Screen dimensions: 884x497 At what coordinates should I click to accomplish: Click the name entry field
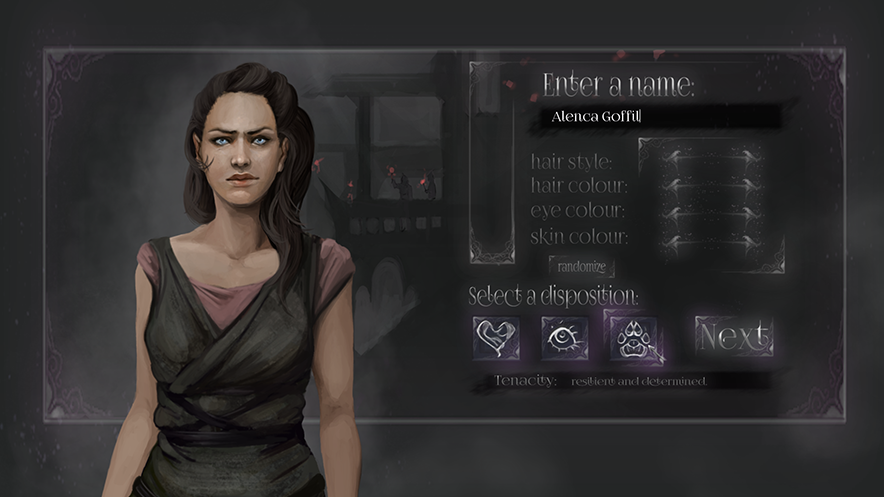coord(660,117)
